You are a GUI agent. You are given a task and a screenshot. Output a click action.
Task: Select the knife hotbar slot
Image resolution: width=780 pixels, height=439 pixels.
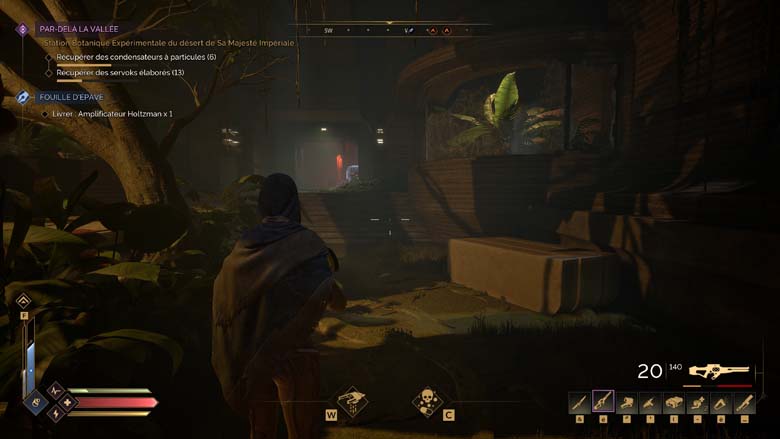(578, 403)
